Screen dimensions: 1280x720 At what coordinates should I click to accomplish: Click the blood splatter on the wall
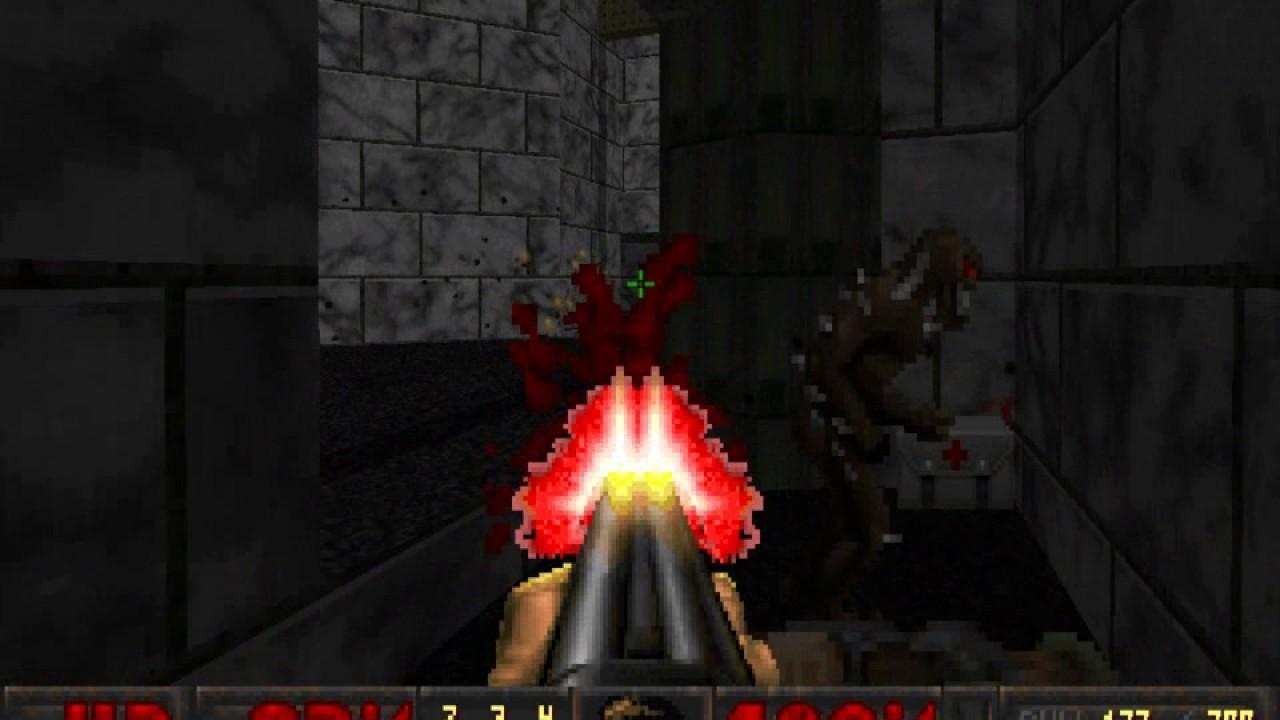click(590, 320)
